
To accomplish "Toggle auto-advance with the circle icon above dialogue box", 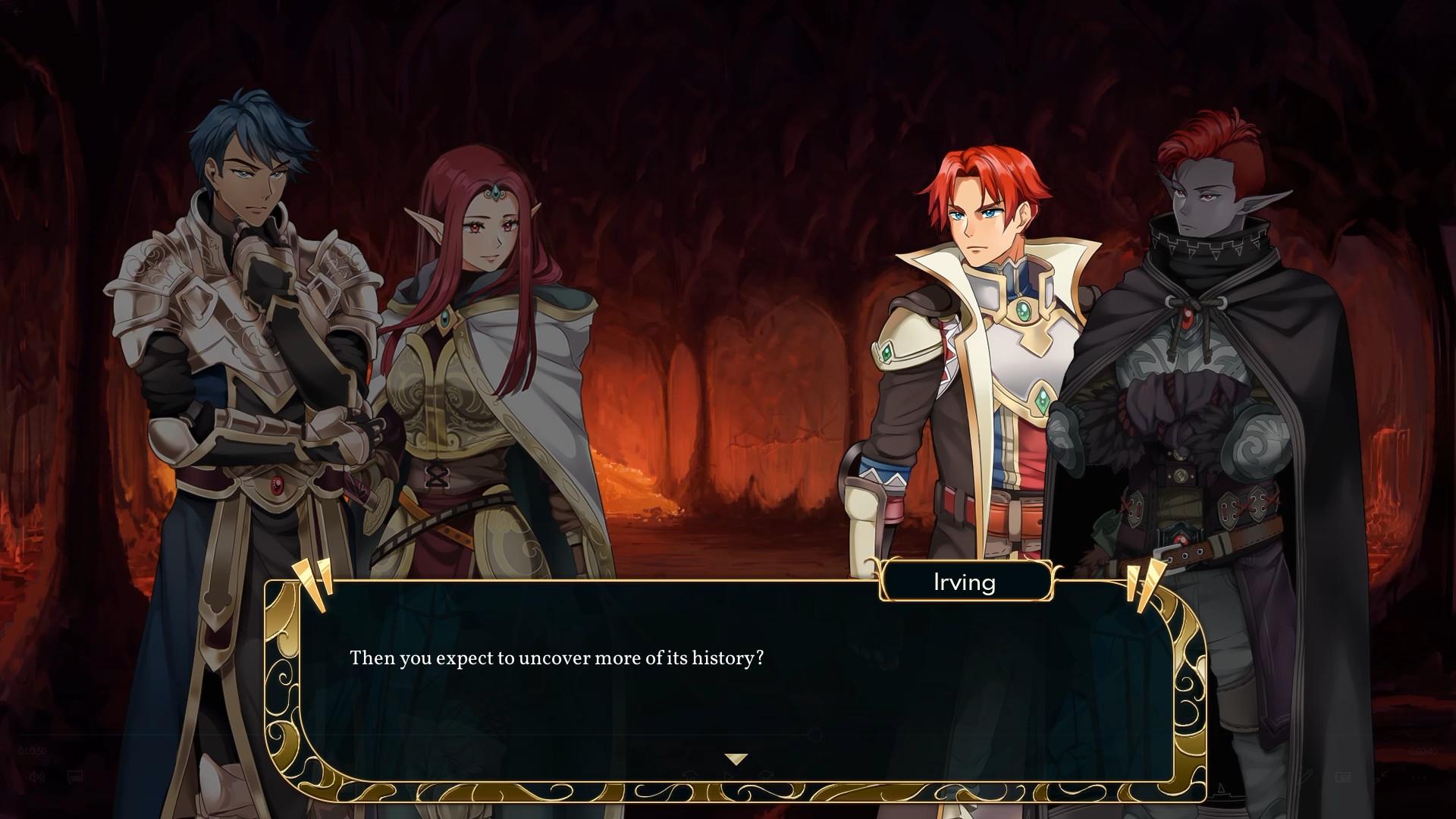I will click(814, 735).
